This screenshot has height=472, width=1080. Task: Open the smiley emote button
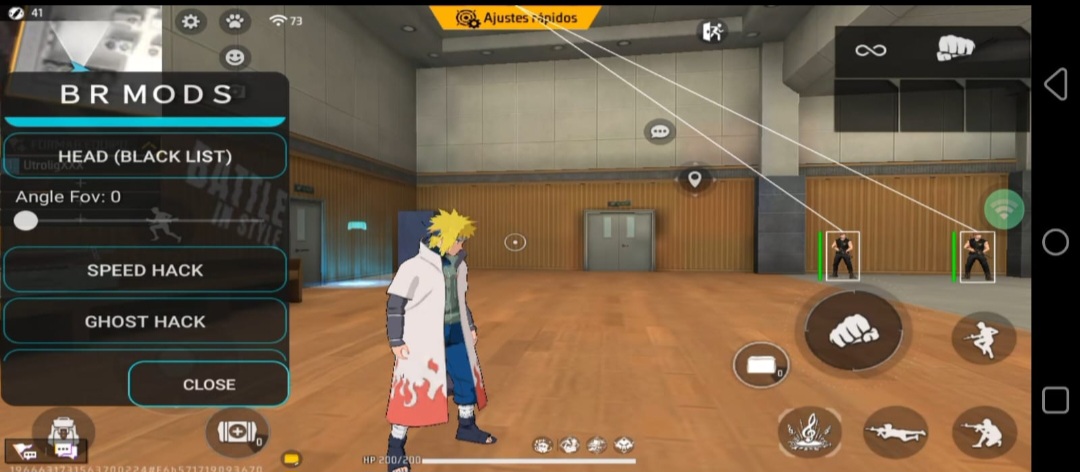pos(235,57)
